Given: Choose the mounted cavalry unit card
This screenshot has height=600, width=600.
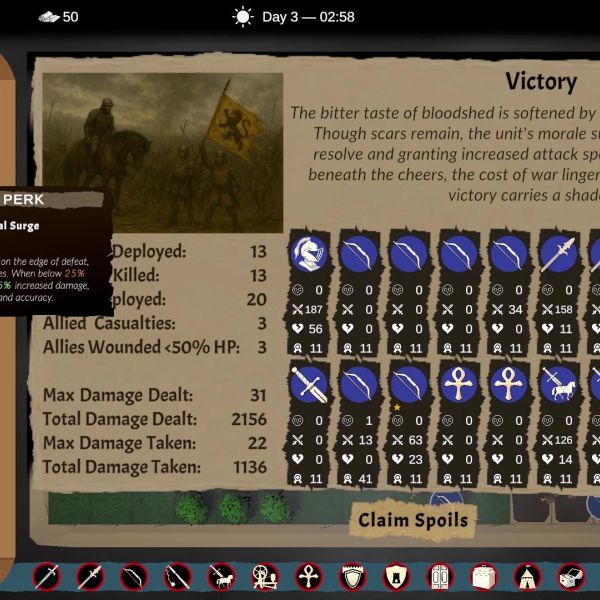Looking at the screenshot, I should [558, 384].
